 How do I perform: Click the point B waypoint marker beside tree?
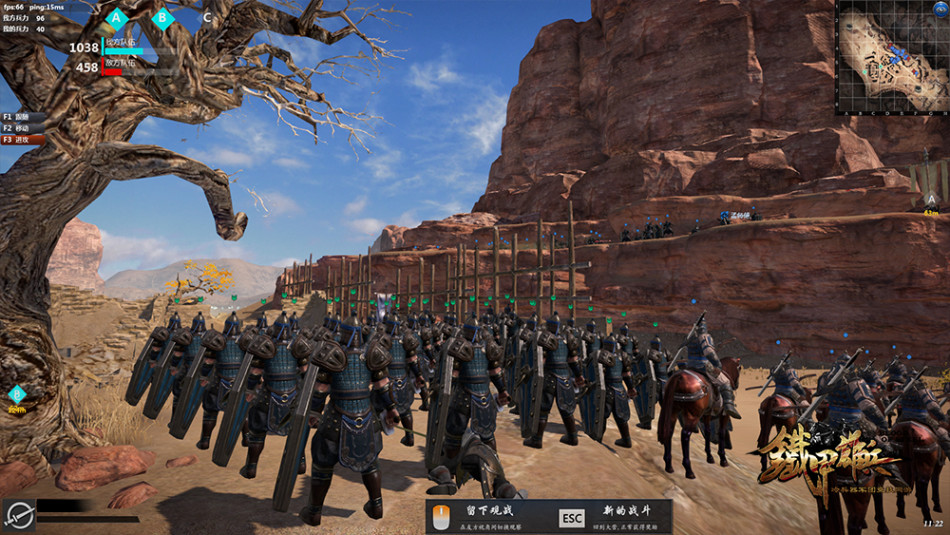pos(17,395)
